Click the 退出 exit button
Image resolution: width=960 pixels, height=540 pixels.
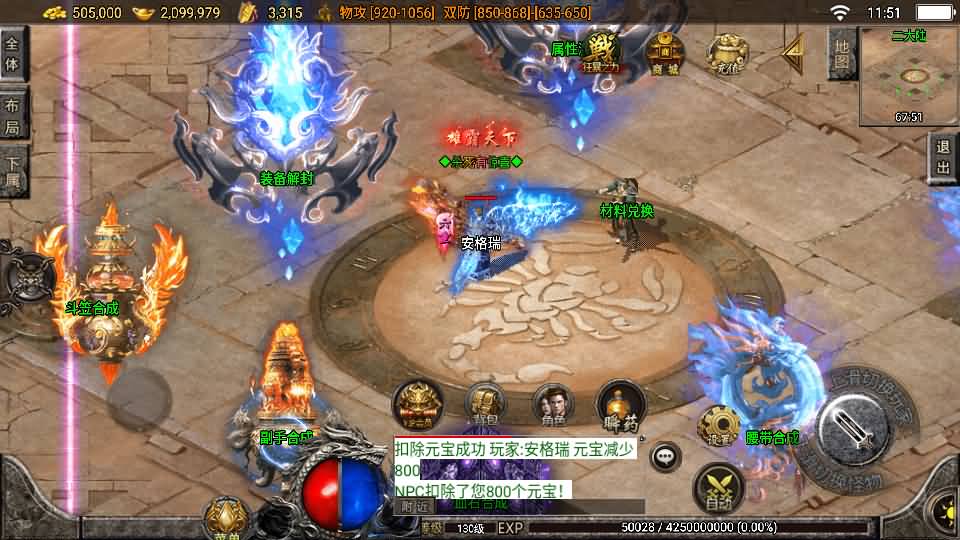pyautogui.click(x=942, y=158)
